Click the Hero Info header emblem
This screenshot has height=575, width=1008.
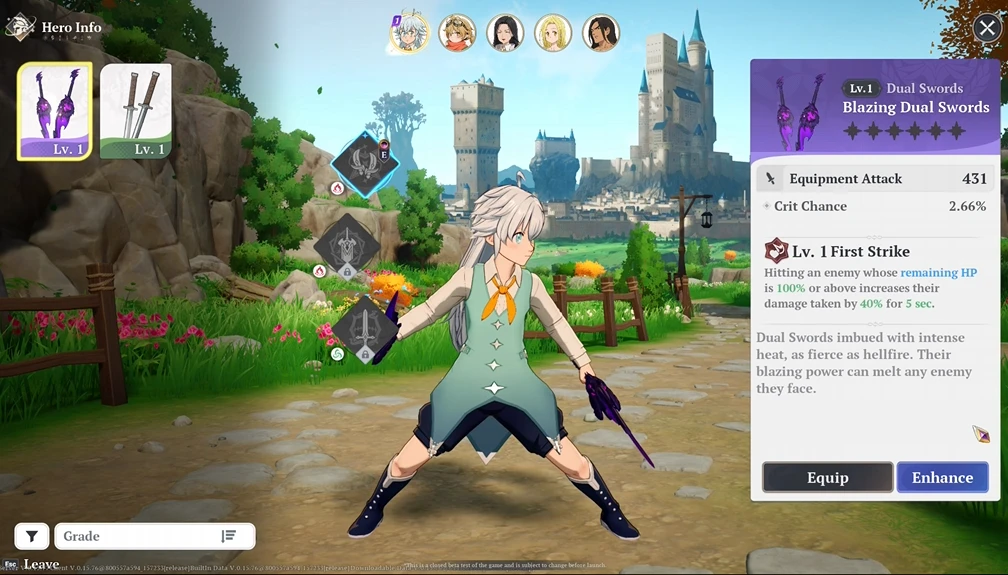20,26
